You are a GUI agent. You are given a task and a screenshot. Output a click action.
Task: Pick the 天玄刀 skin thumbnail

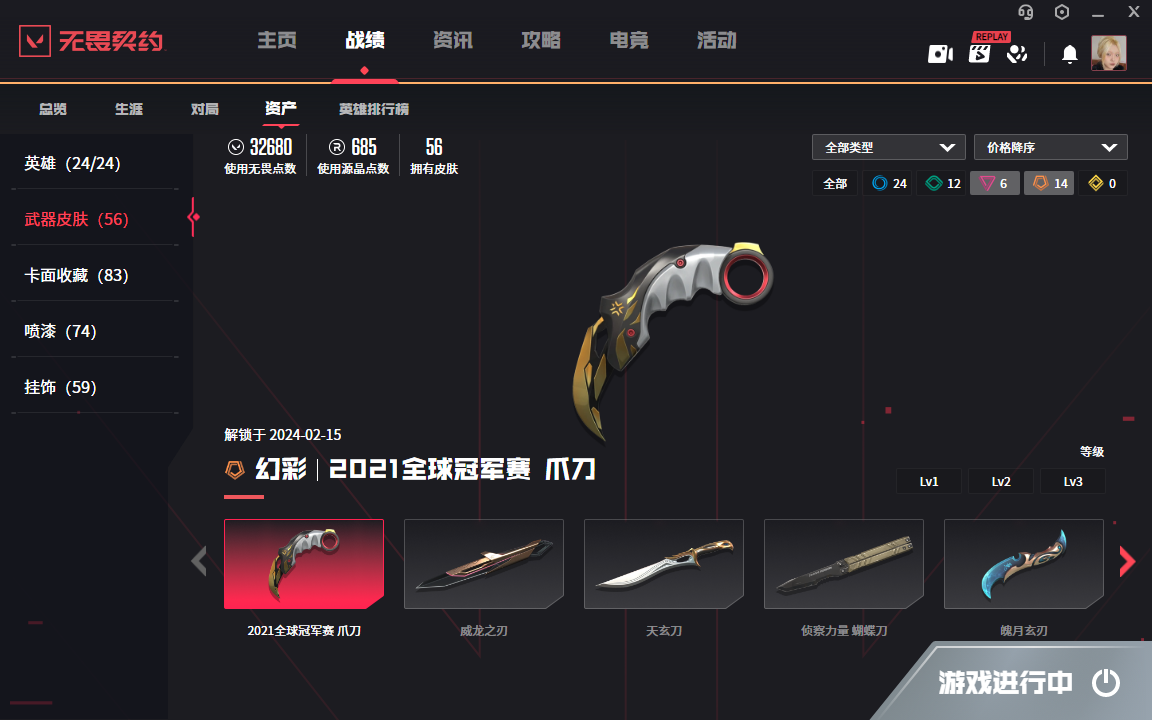click(663, 564)
